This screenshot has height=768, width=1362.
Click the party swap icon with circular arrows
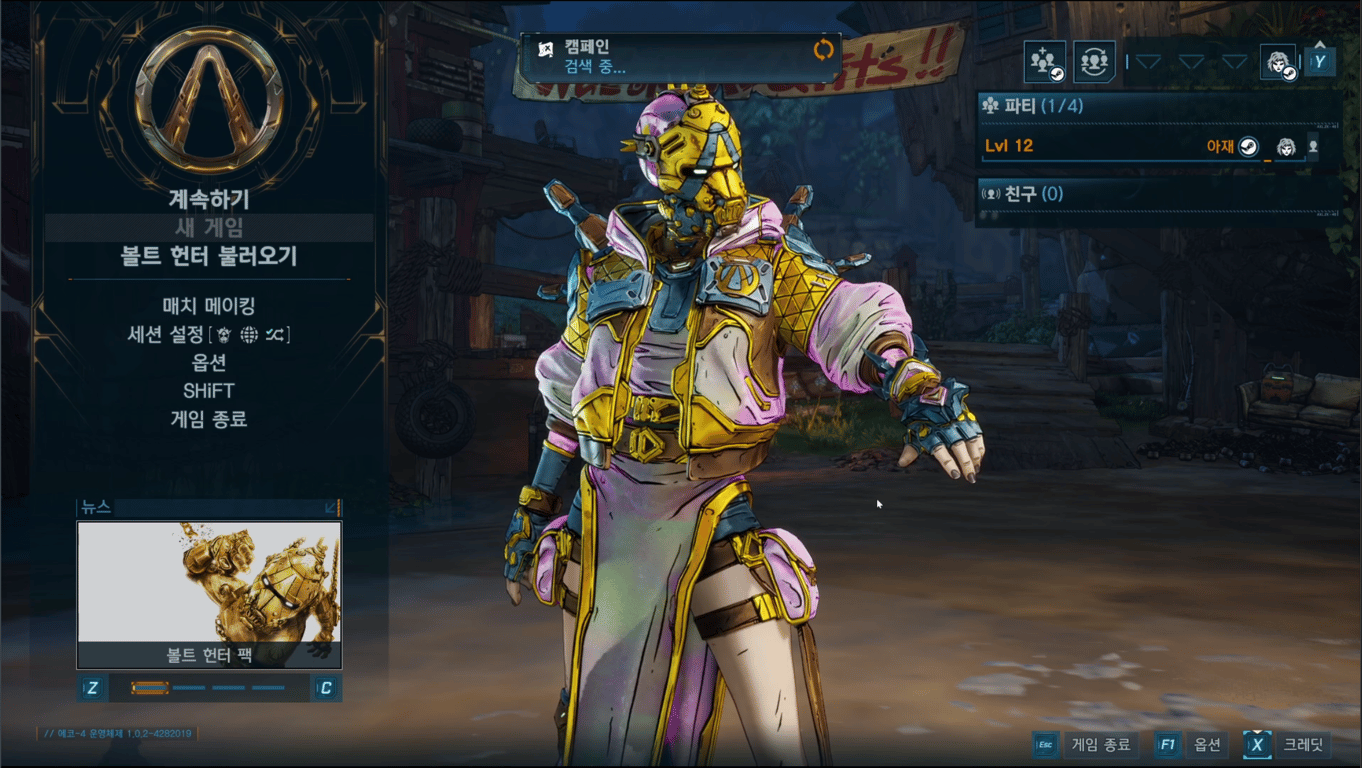(1095, 62)
